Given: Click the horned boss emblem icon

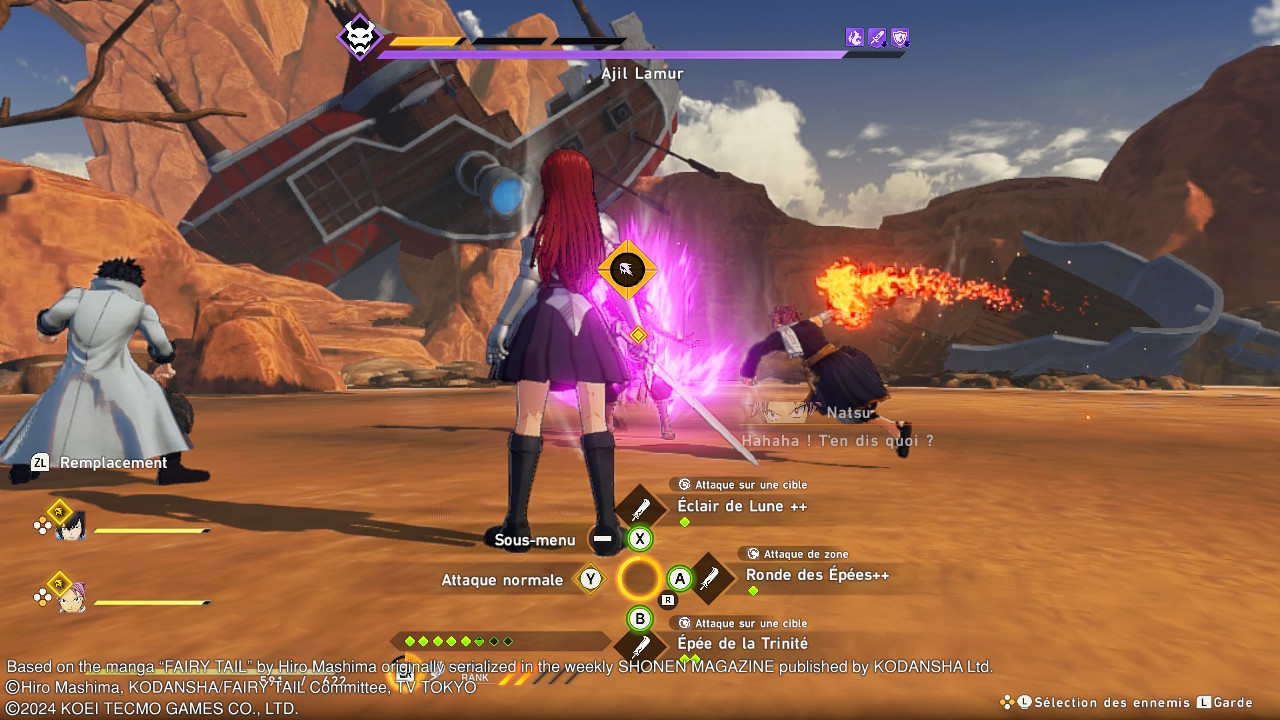Looking at the screenshot, I should [358, 38].
